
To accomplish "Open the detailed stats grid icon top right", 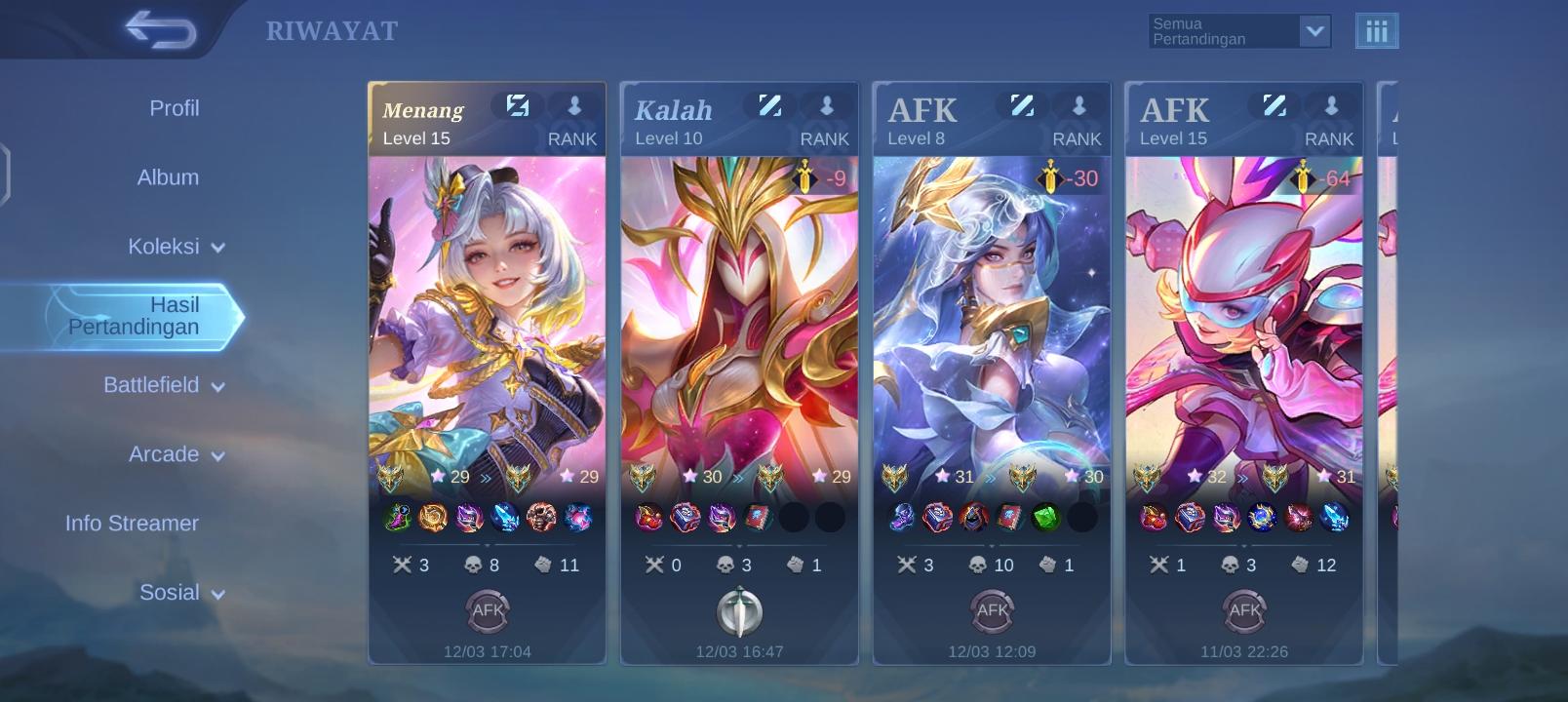I will coord(1378,30).
